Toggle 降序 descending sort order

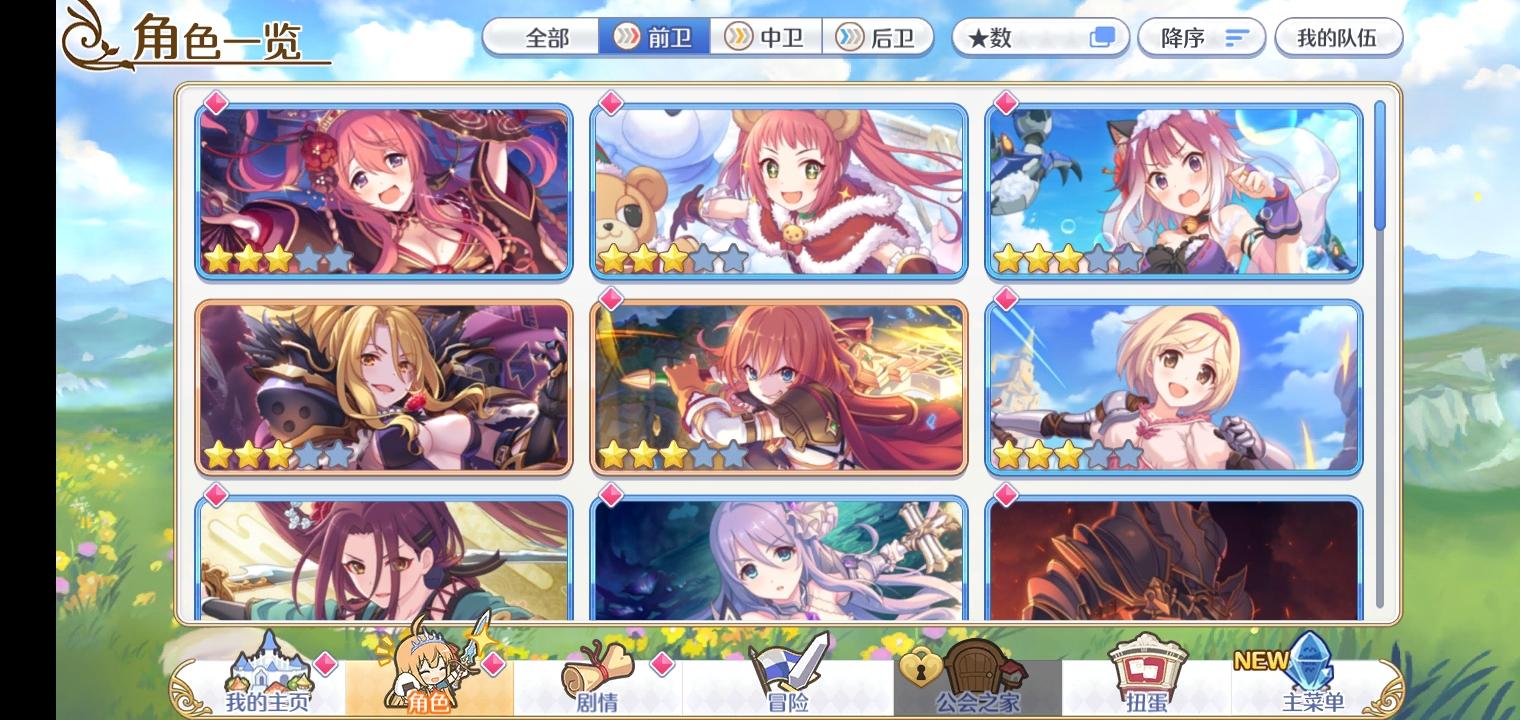pos(1198,38)
